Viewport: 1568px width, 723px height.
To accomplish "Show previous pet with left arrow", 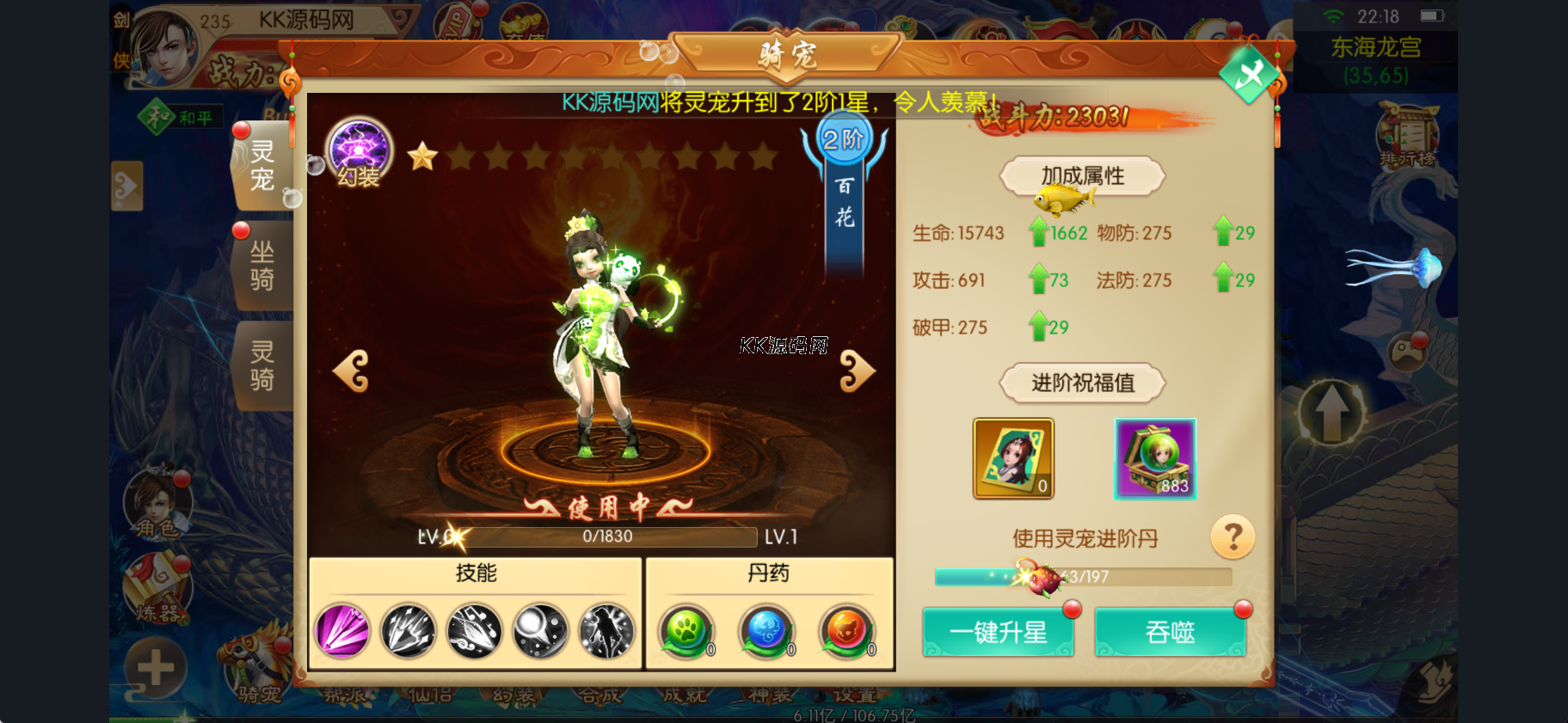I will (x=351, y=371).
